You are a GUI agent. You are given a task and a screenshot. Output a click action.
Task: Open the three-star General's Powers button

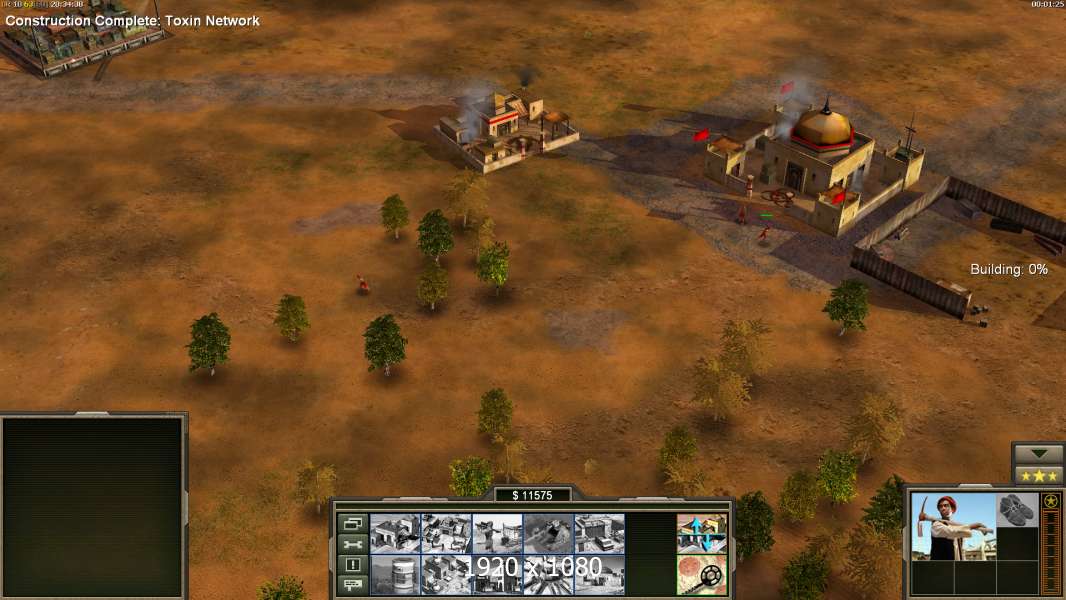pos(1038,474)
